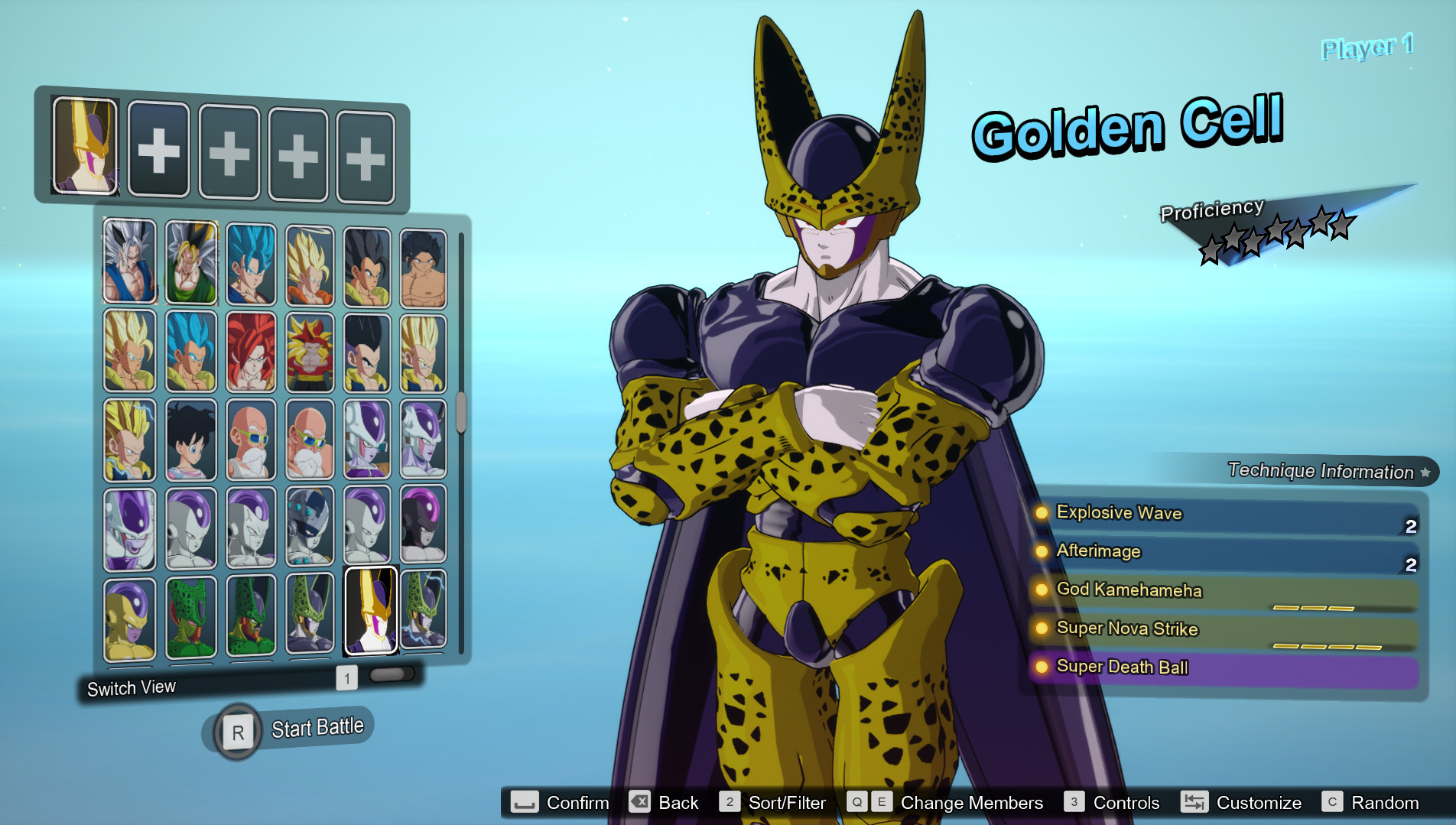1456x825 pixels.
Task: Click the Controls "3" key icon
Action: [1074, 803]
